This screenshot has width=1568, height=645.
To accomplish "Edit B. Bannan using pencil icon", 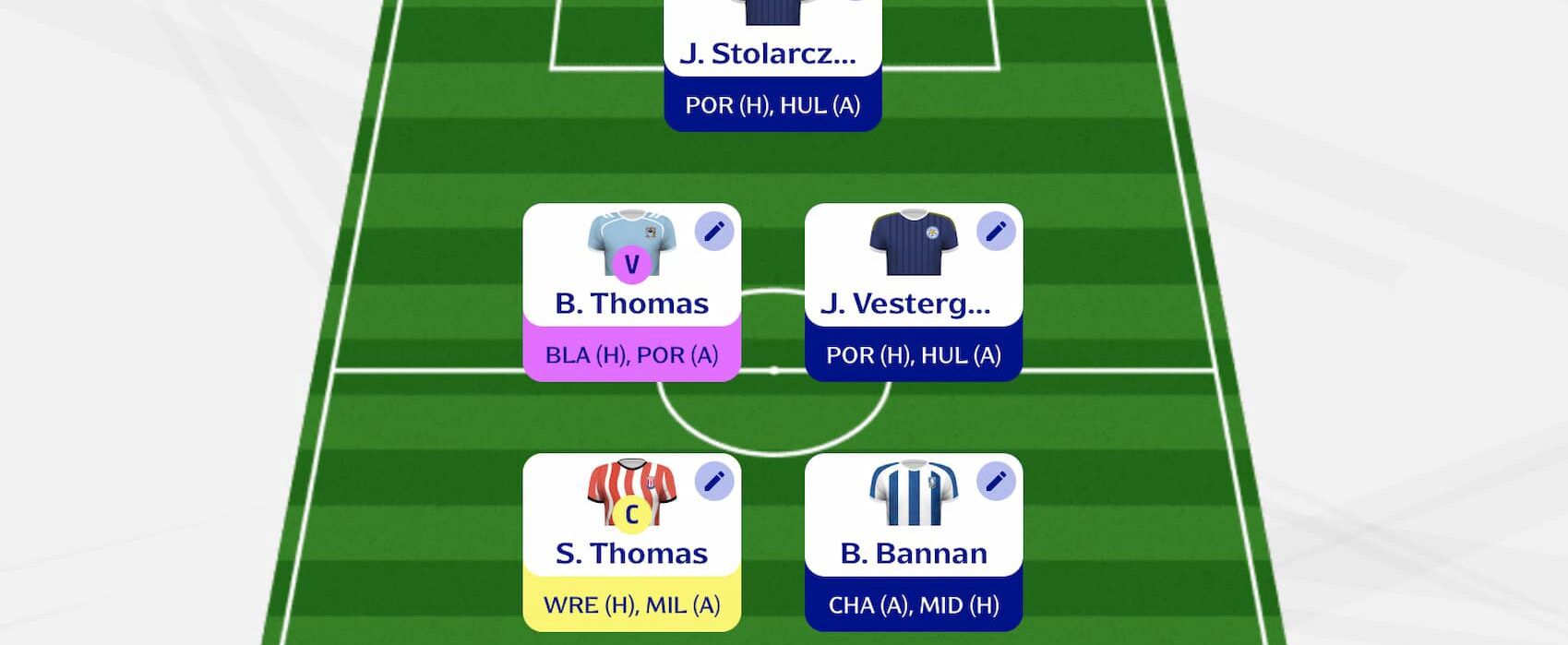I will coord(996,482).
